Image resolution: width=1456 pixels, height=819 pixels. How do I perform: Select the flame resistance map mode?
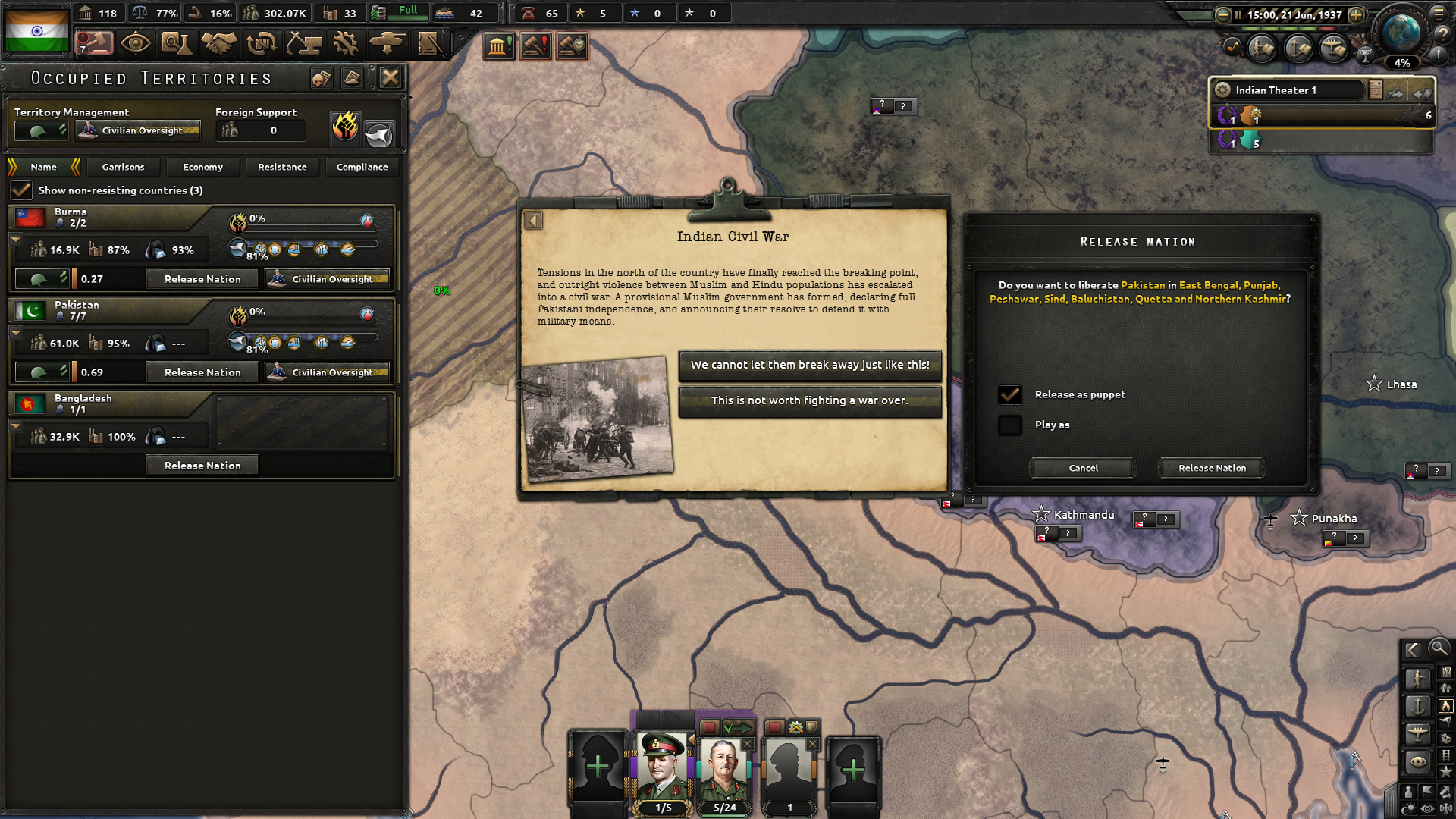[346, 130]
